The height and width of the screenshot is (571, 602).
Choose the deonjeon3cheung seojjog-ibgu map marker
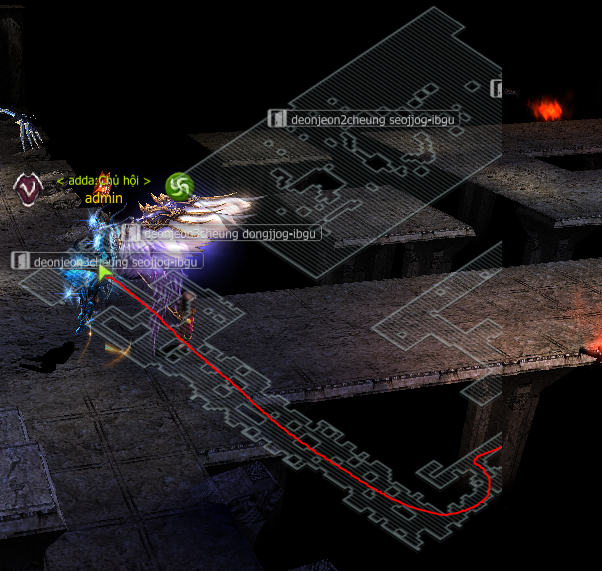[107, 261]
